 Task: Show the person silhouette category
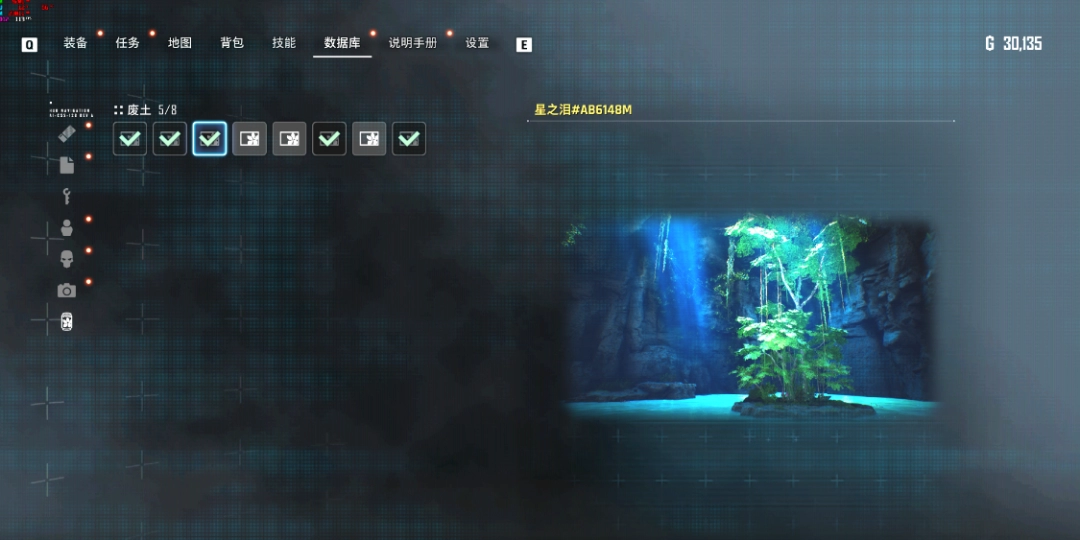coord(67,228)
